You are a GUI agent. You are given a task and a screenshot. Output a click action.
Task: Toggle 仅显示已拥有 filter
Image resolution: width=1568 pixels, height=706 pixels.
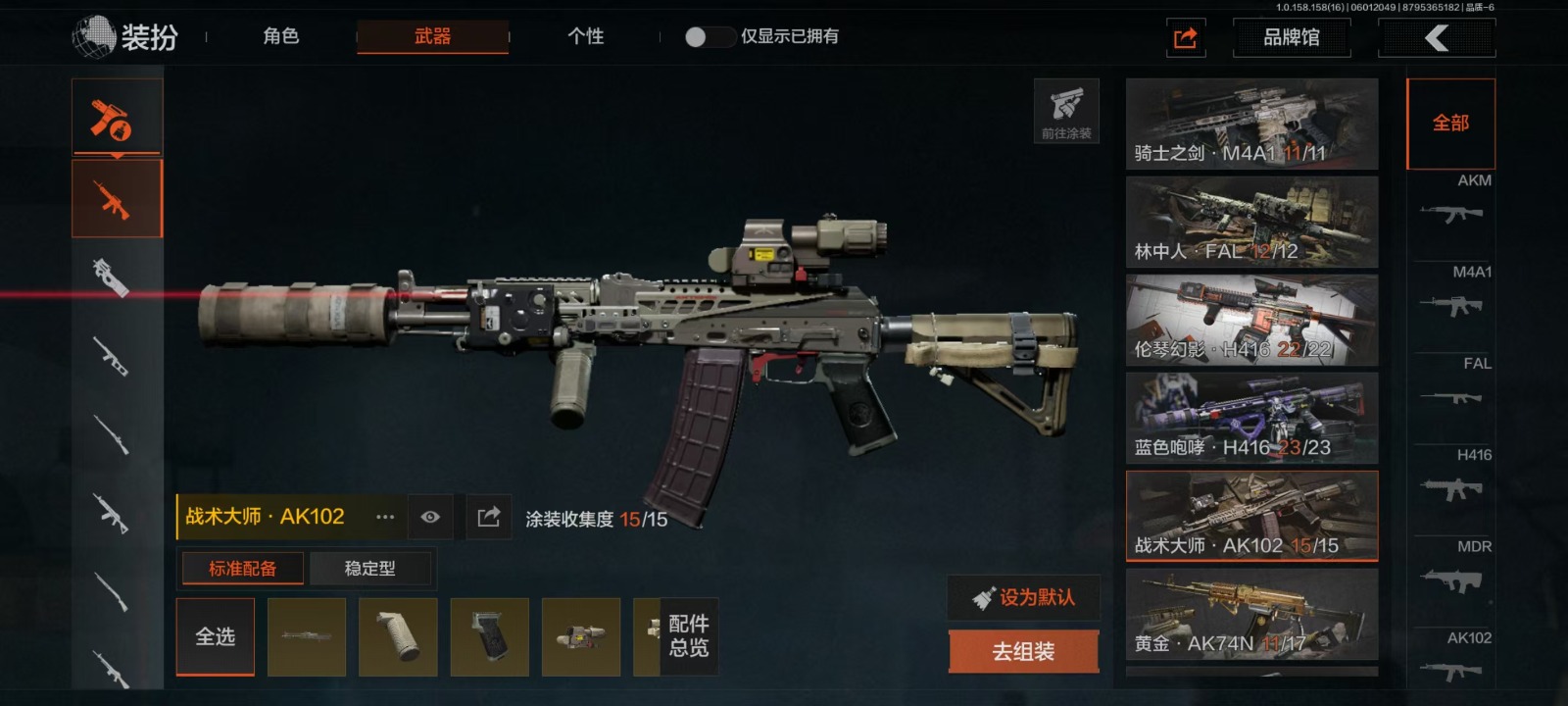[x=708, y=37]
